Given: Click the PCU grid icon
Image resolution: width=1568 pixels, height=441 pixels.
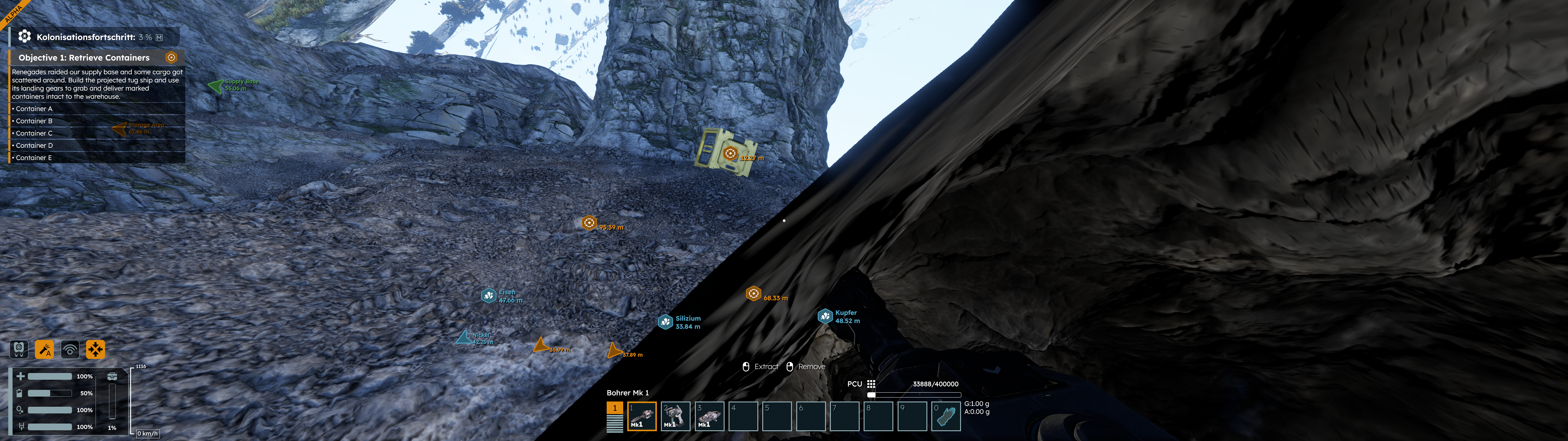Looking at the screenshot, I should tap(871, 384).
